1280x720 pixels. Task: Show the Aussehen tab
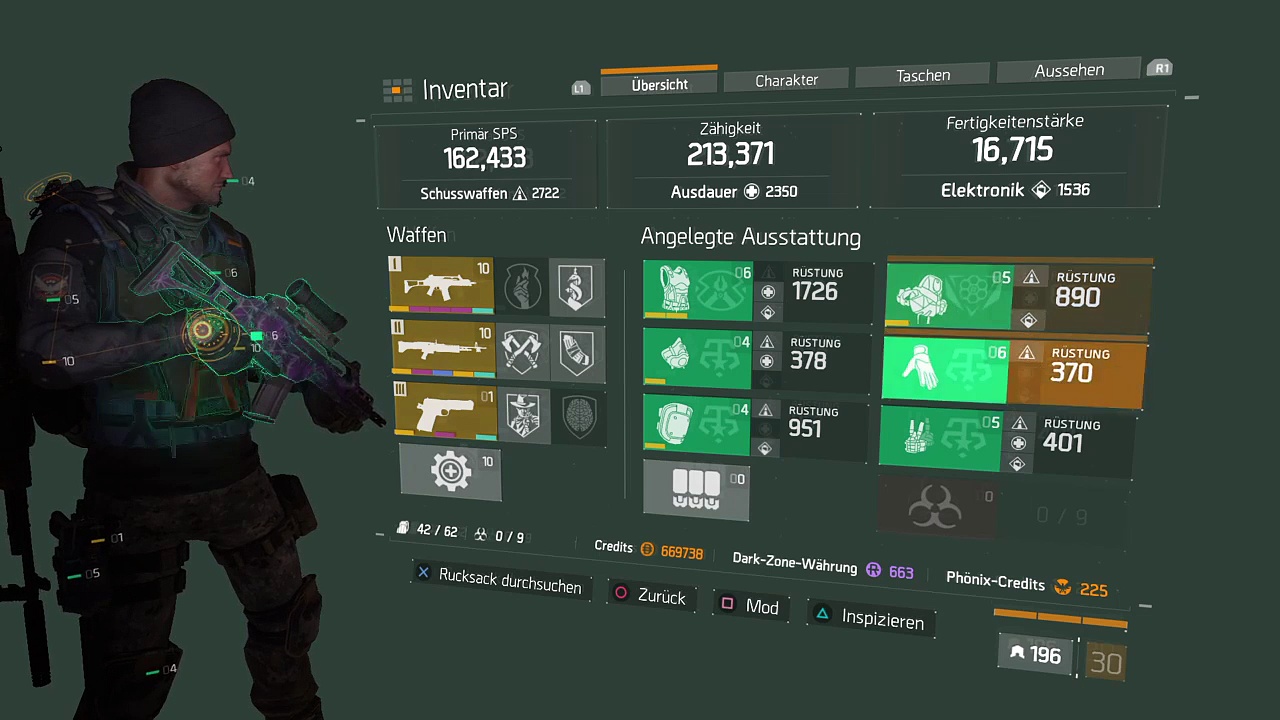[x=1069, y=70]
